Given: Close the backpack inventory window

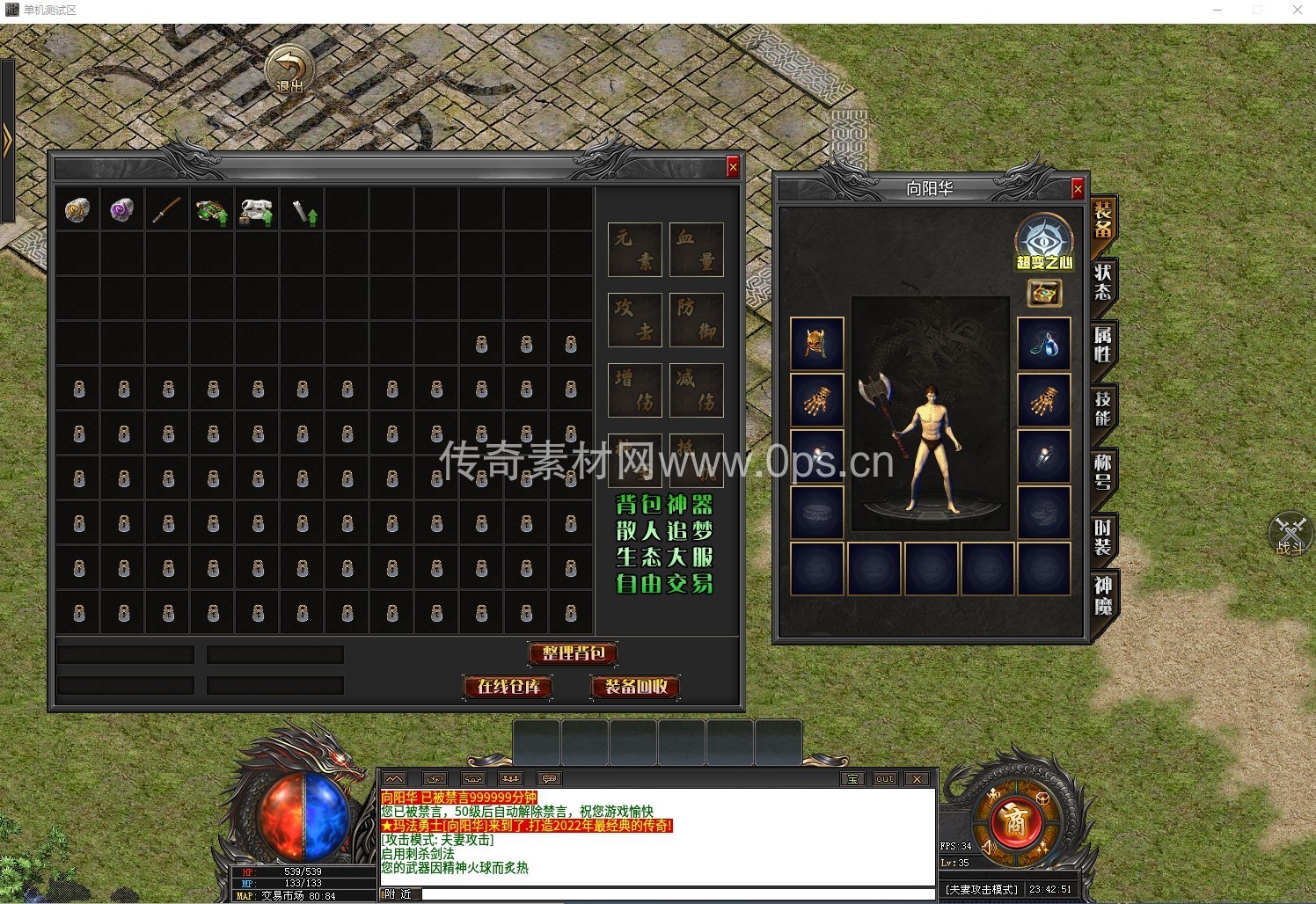Looking at the screenshot, I should click(732, 167).
